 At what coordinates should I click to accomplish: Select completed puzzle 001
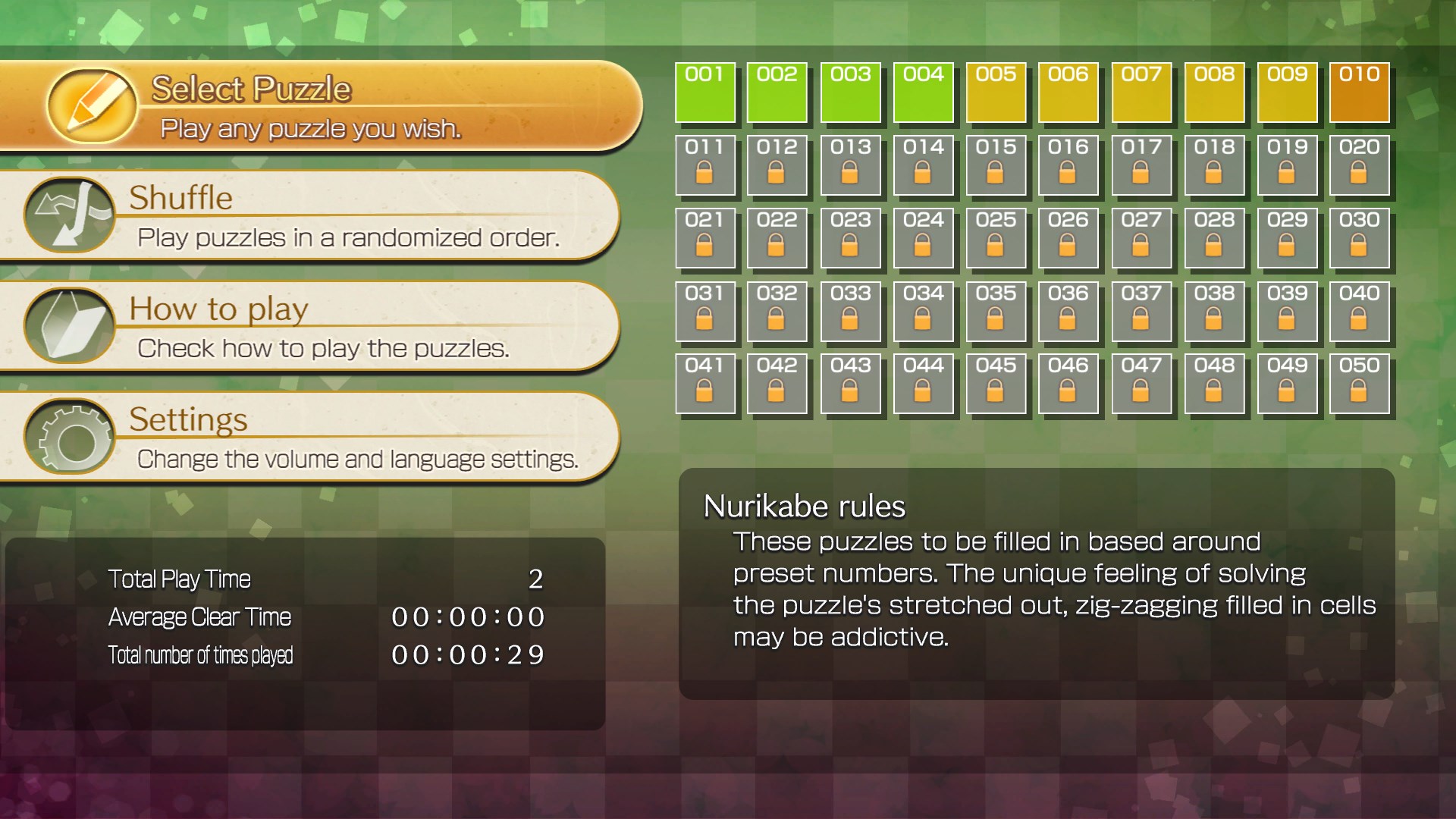click(x=704, y=92)
